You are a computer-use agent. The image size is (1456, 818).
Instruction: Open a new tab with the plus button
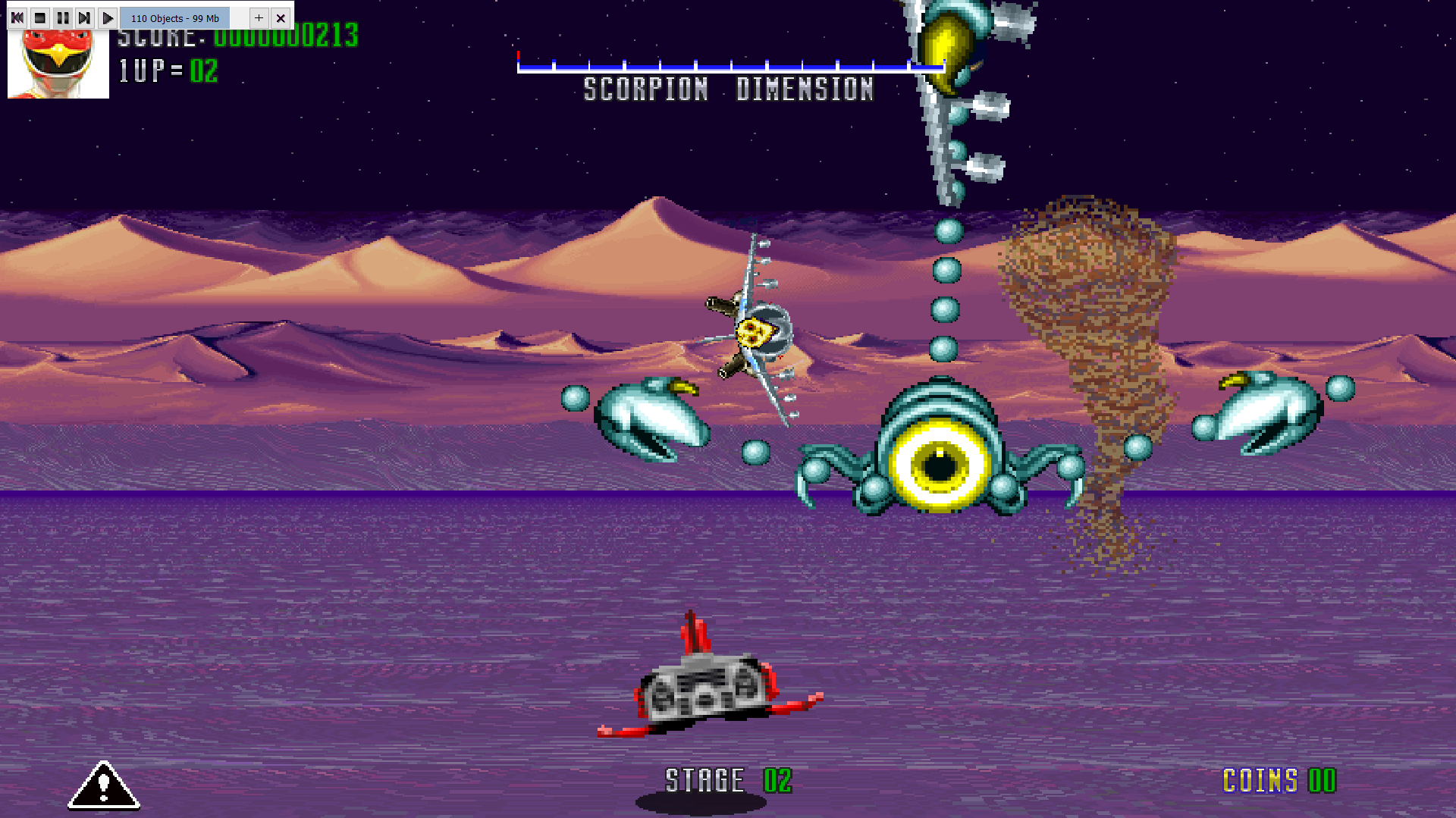point(259,17)
